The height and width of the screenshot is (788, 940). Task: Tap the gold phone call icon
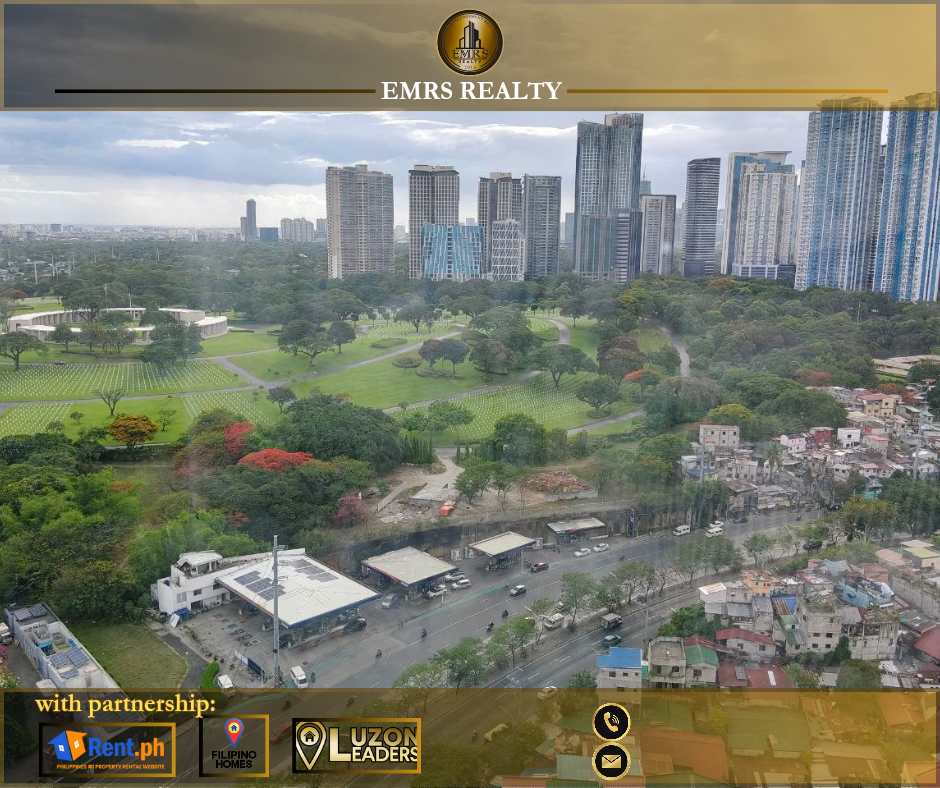tap(611, 721)
